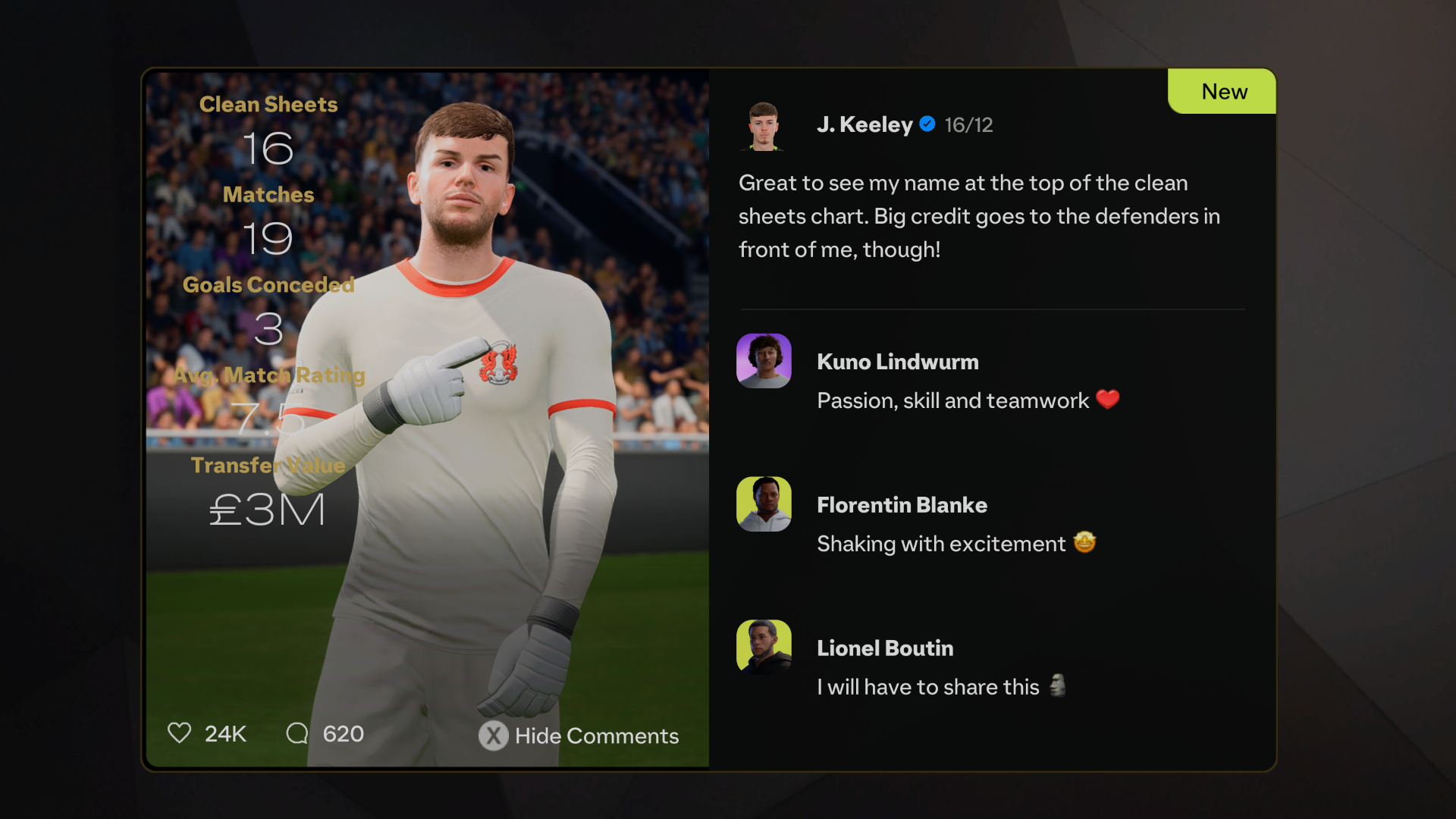View Lionel Boutin's name on the comment
1456x819 pixels.
pyautogui.click(x=885, y=648)
